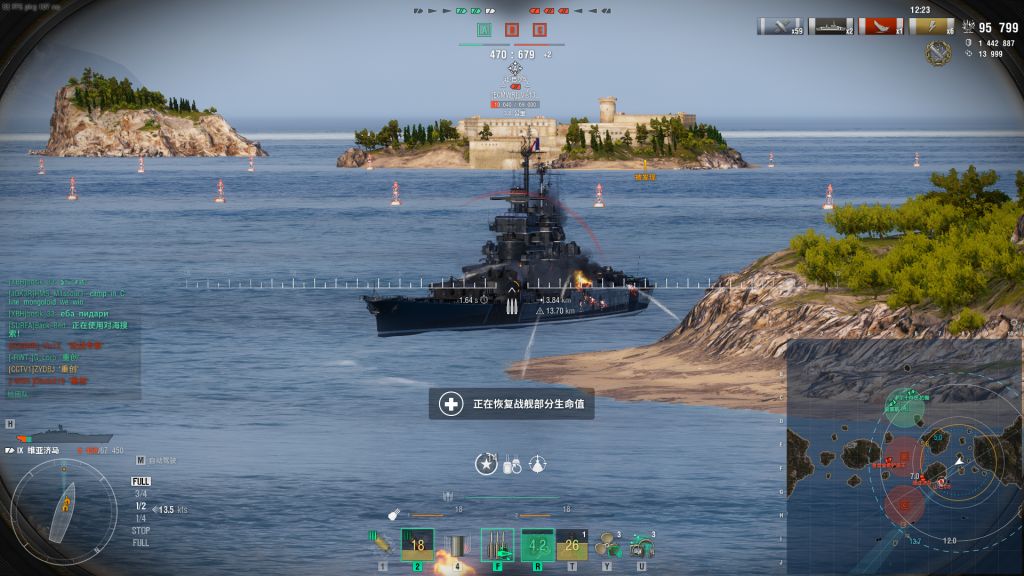1024x576 pixels.
Task: Select the torpedo launcher weapon slot
Action: [457, 545]
